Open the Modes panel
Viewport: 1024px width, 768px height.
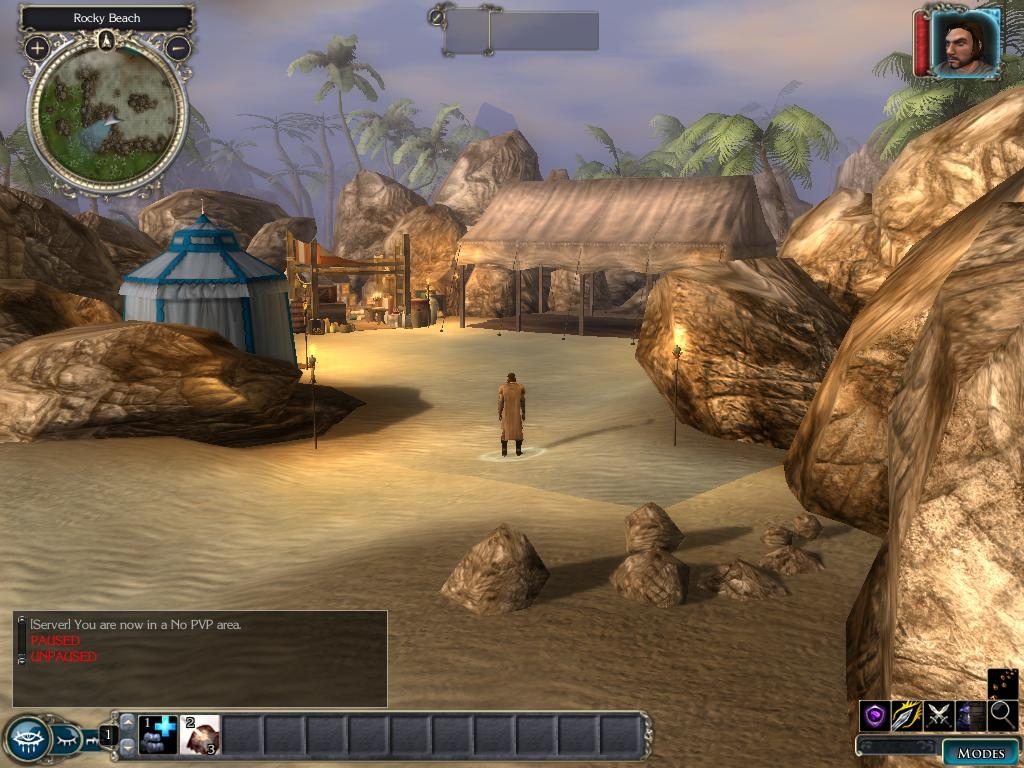click(x=980, y=752)
